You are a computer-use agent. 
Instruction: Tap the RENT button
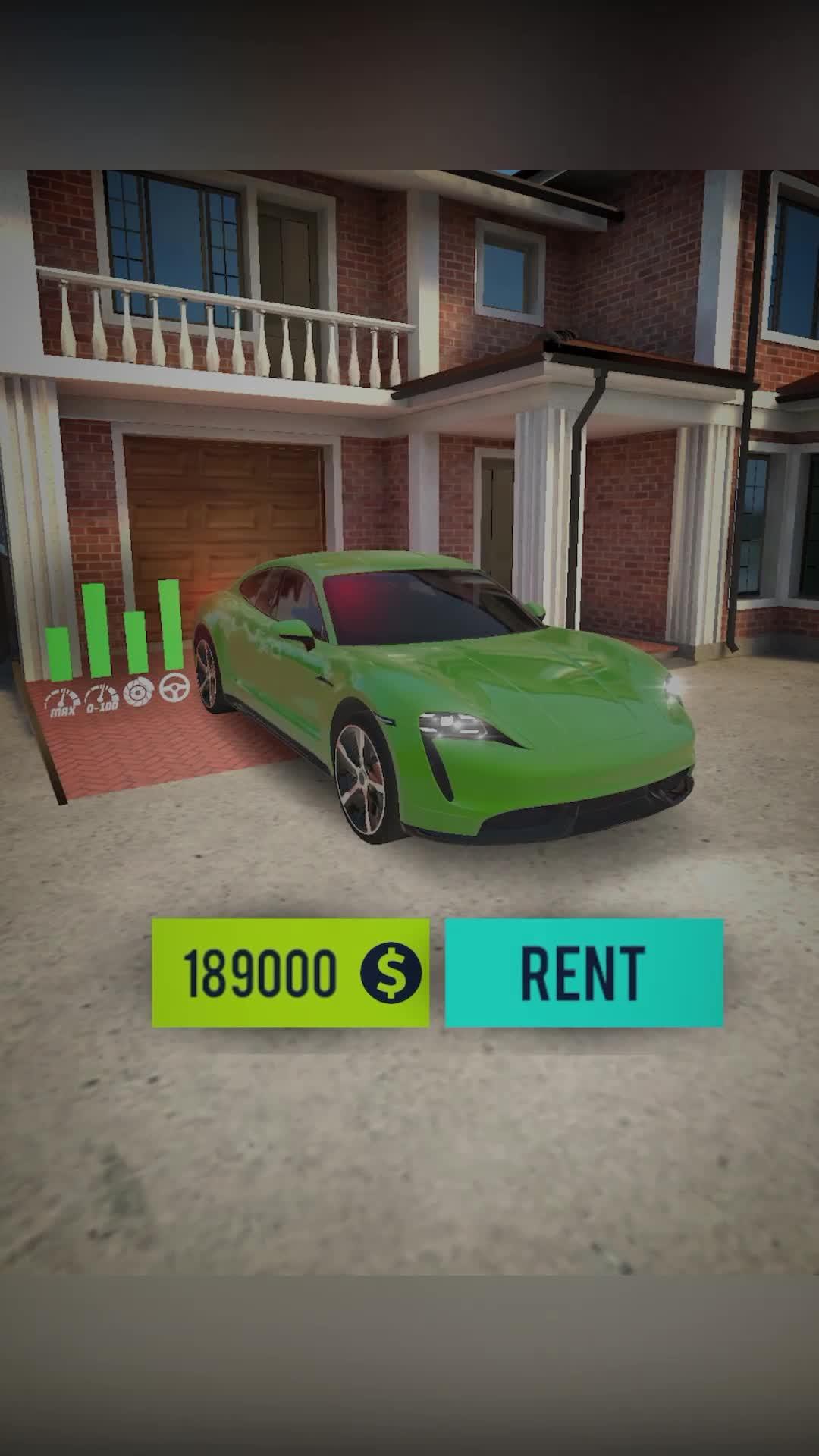click(x=583, y=973)
